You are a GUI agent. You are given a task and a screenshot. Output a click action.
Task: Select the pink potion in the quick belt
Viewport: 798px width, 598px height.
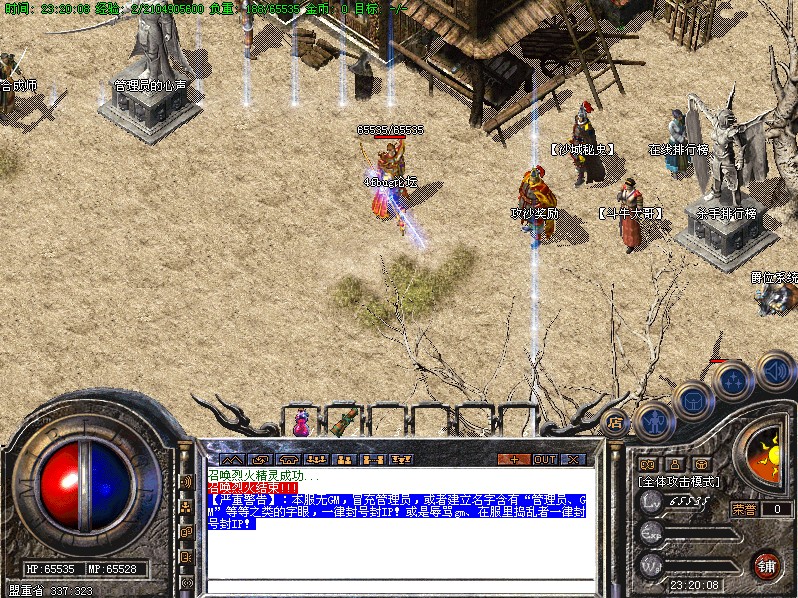301,424
